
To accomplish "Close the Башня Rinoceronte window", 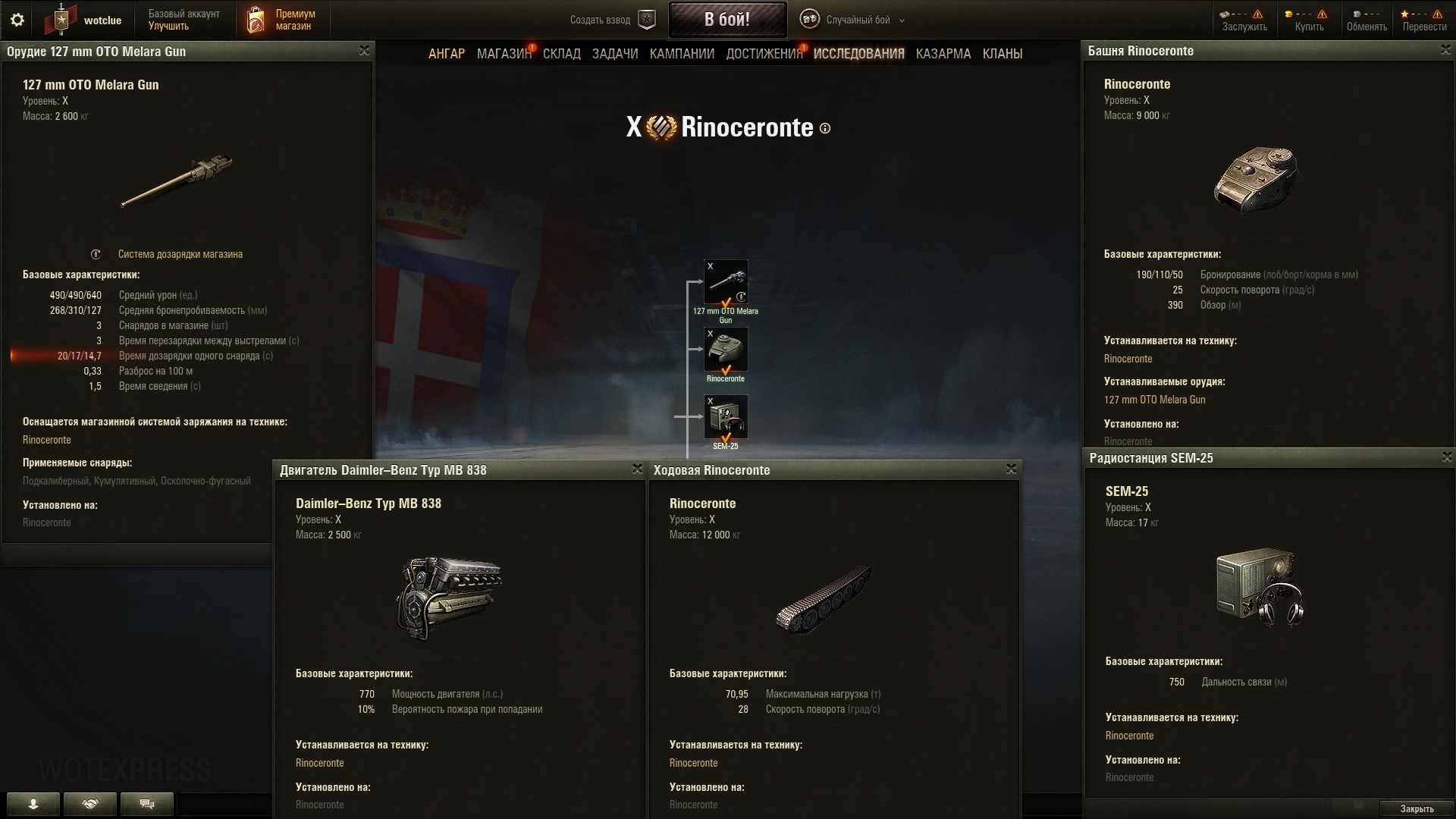I will [1445, 50].
